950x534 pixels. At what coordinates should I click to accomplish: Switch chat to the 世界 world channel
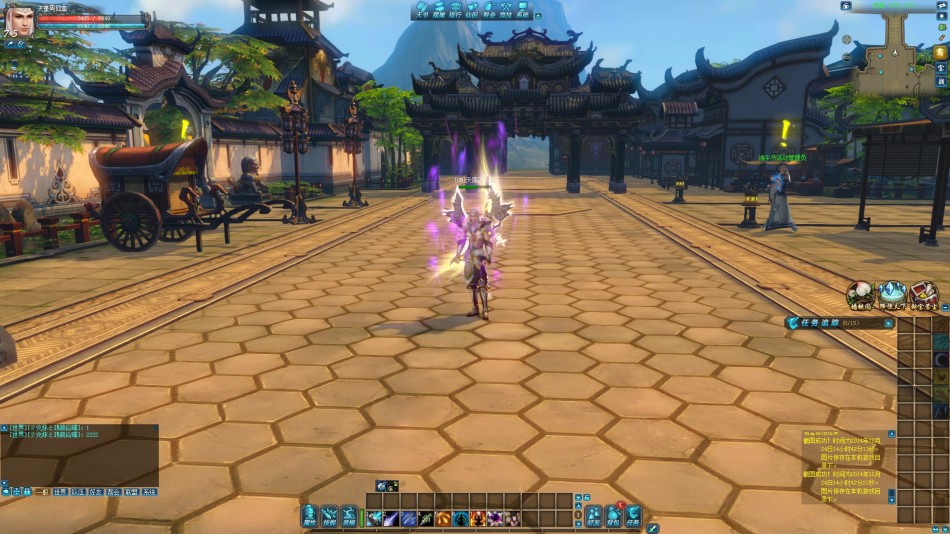tap(61, 492)
